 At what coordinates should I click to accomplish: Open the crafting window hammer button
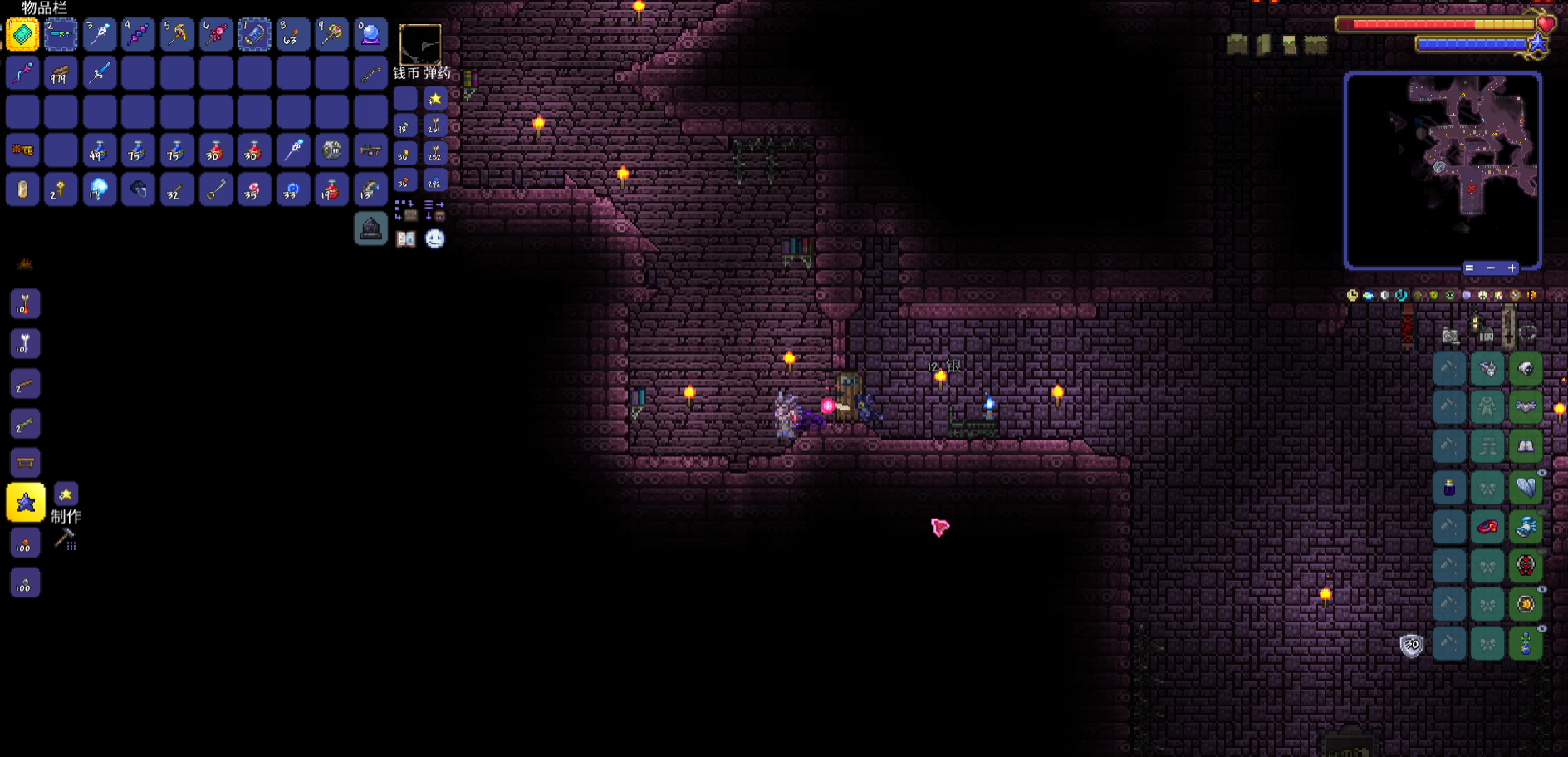(x=65, y=540)
